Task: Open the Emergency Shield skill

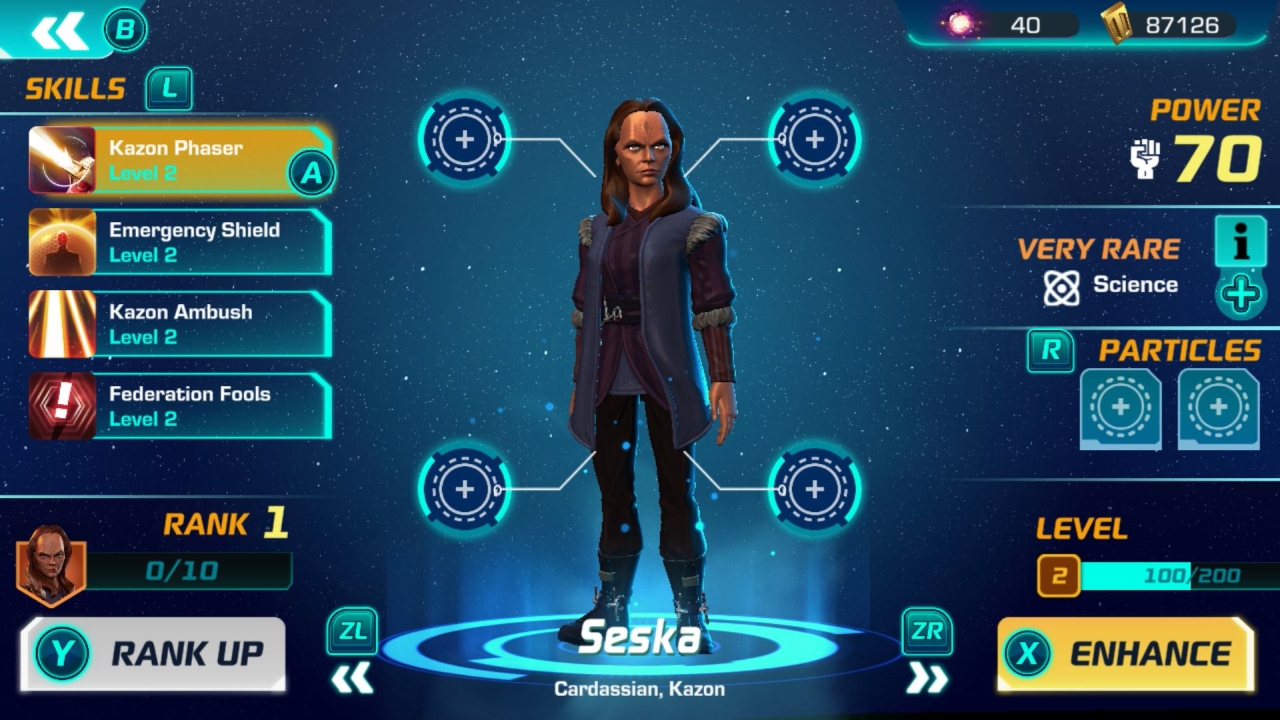Action: point(180,241)
